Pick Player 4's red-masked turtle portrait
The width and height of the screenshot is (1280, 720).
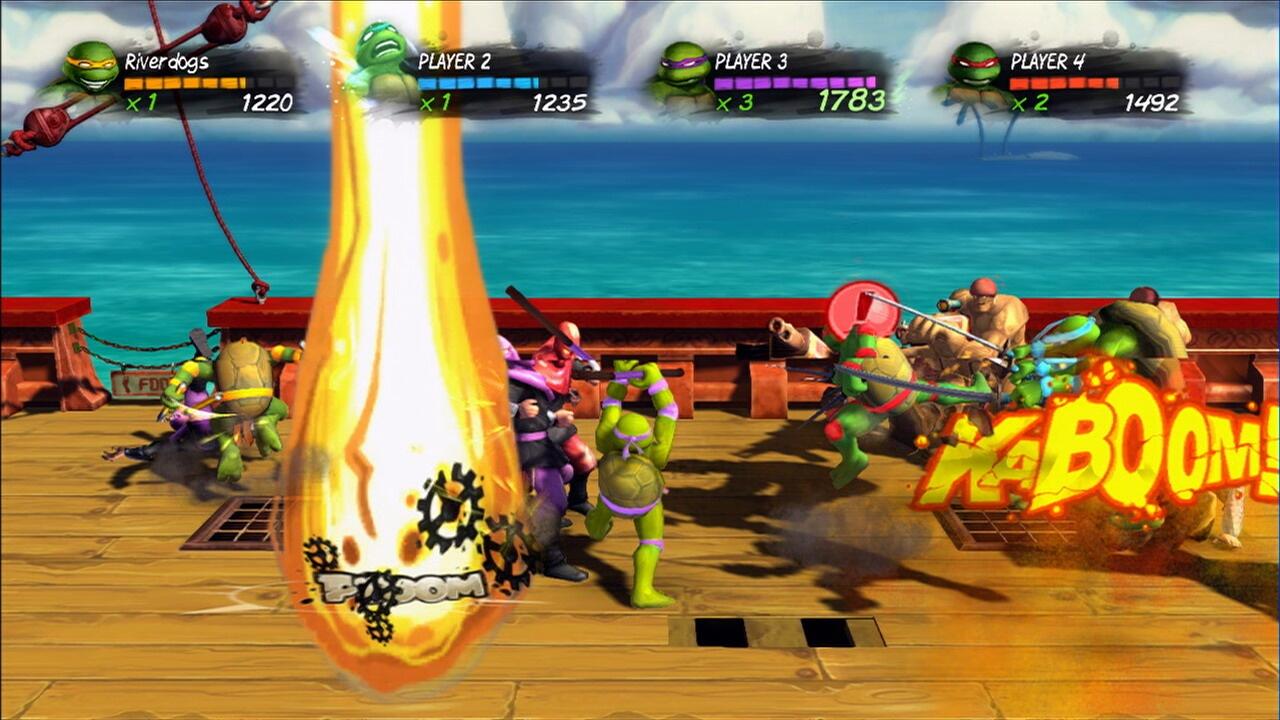[x=973, y=68]
